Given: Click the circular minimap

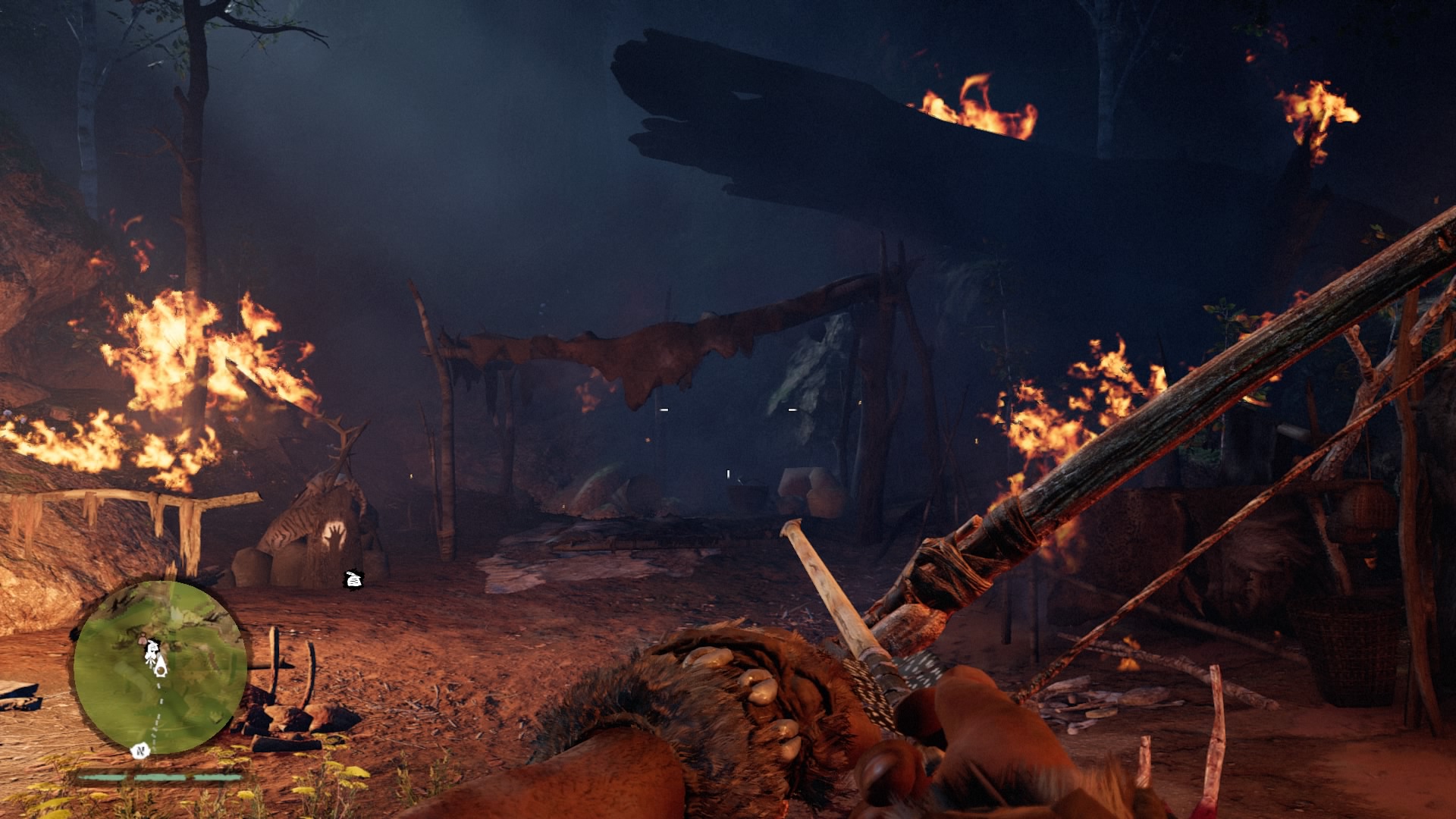Looking at the screenshot, I should pyautogui.click(x=160, y=667).
